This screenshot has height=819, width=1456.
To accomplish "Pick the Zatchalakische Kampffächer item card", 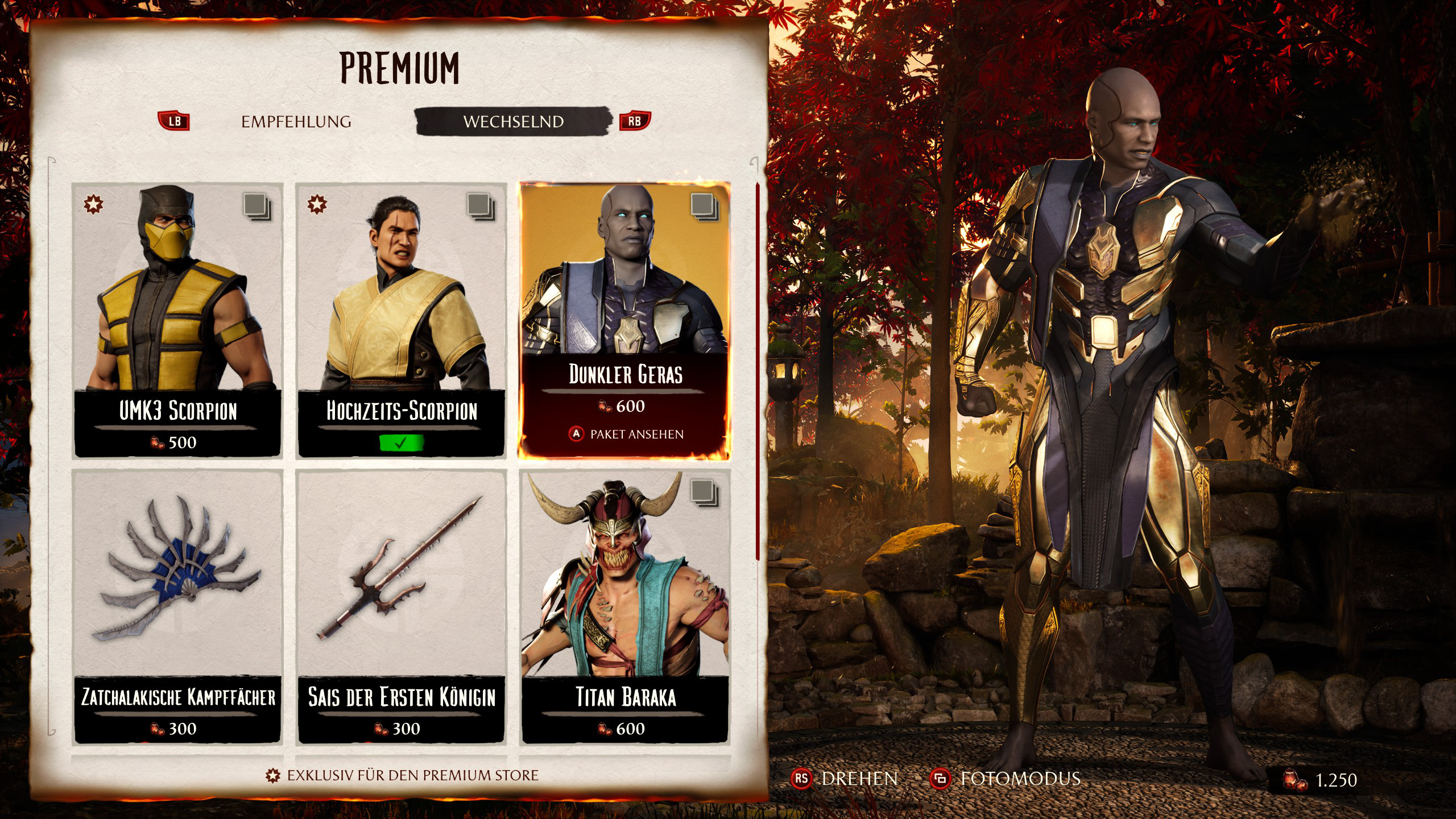I will coord(178,606).
